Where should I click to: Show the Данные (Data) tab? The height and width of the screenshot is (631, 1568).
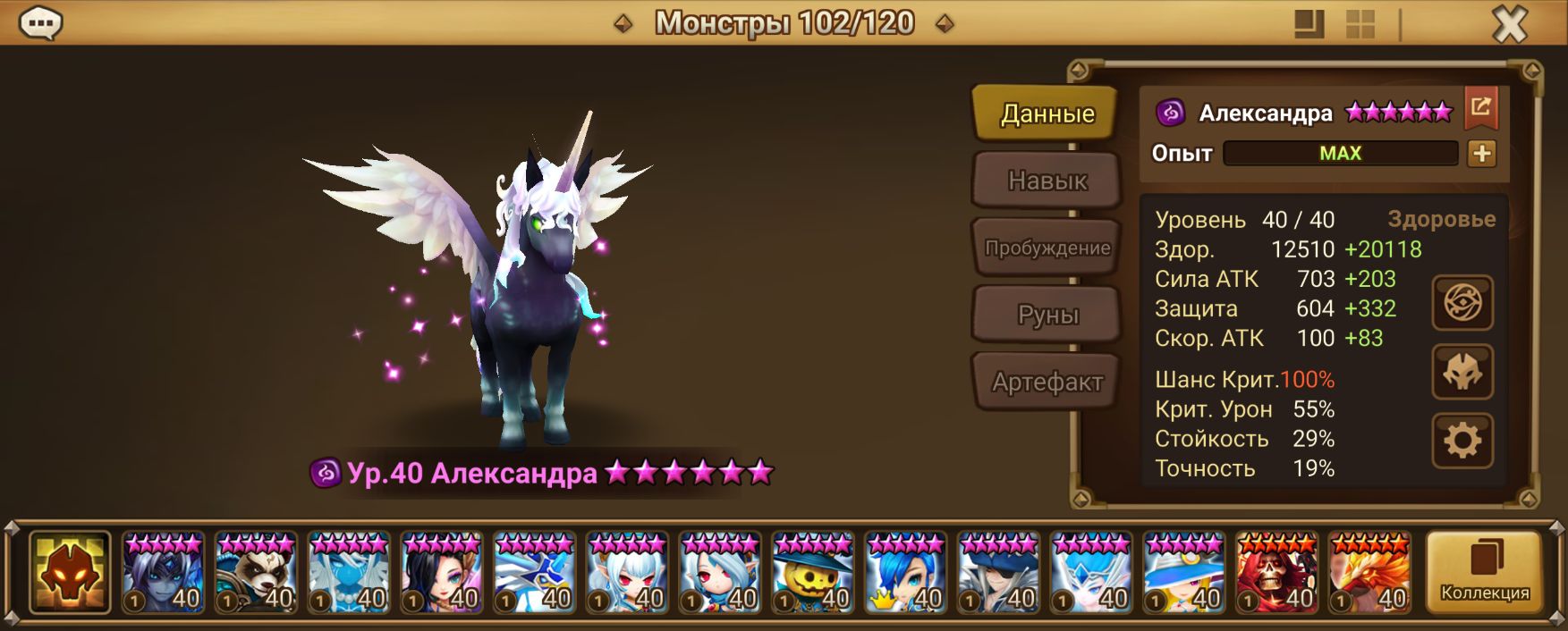[1047, 114]
